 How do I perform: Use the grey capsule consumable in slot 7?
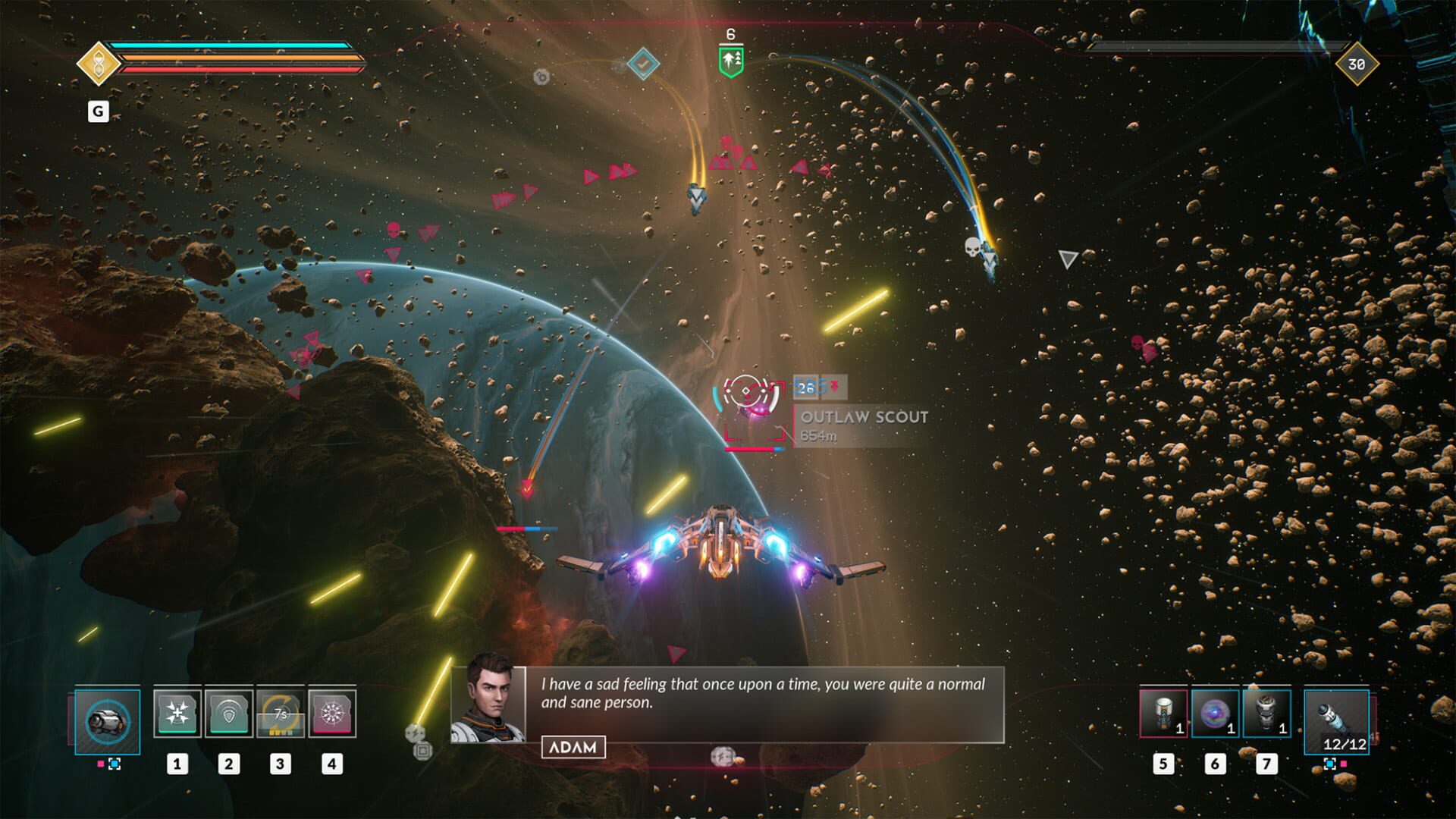[1266, 713]
